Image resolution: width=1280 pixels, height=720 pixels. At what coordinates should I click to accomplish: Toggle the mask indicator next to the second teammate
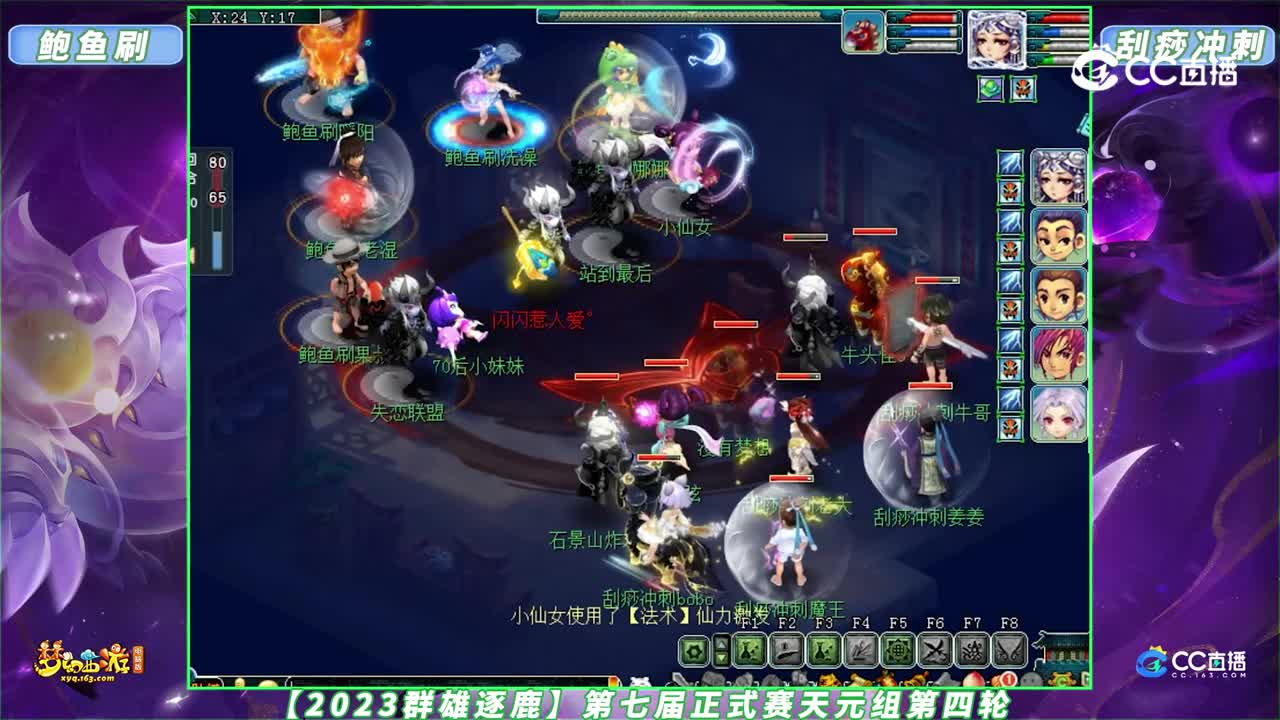click(1007, 245)
